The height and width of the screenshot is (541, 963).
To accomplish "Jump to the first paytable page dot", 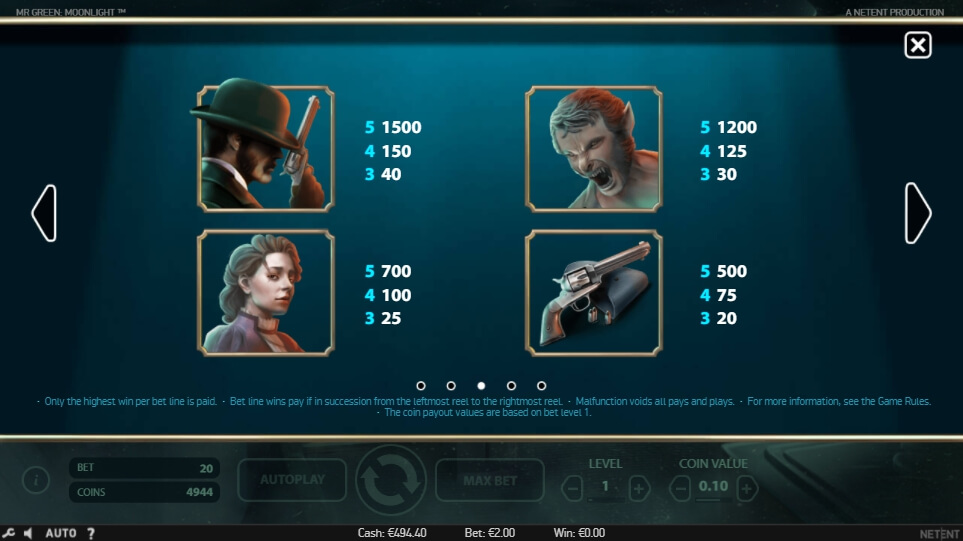I will tap(421, 385).
